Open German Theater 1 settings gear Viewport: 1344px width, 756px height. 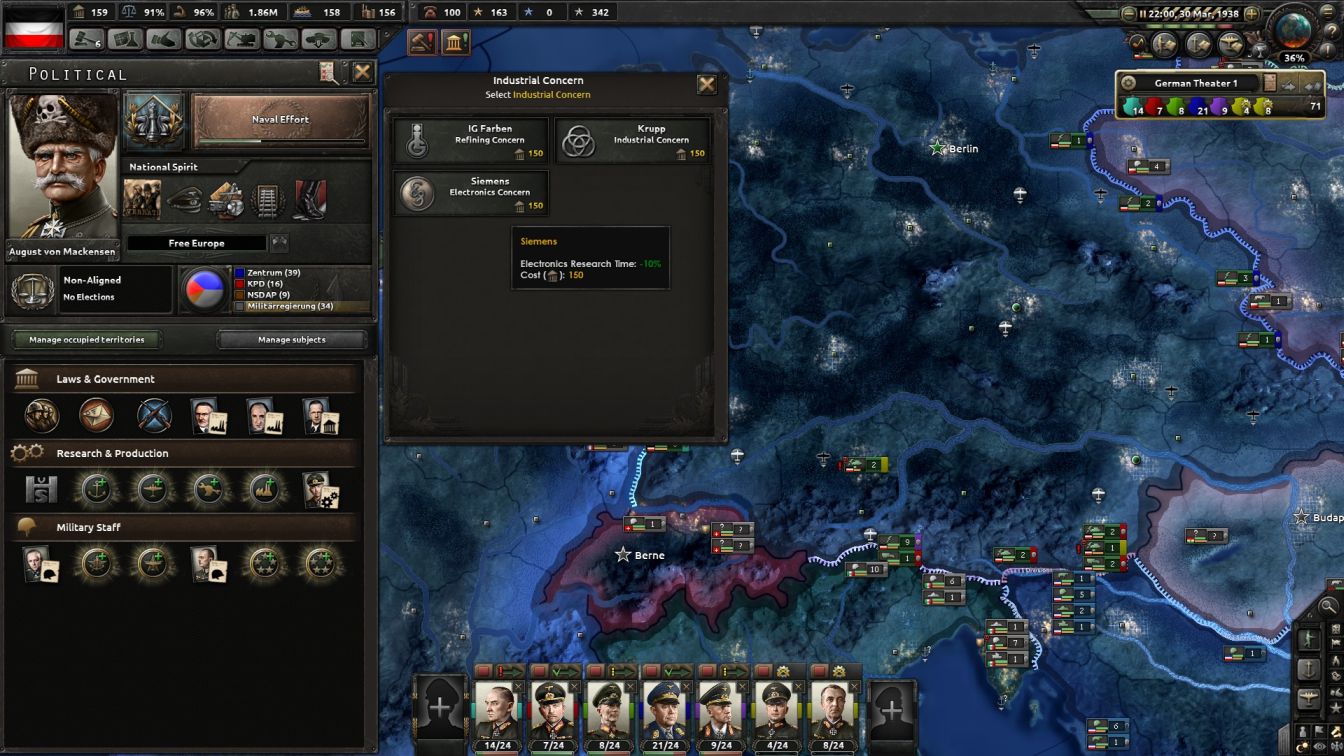click(x=1129, y=83)
